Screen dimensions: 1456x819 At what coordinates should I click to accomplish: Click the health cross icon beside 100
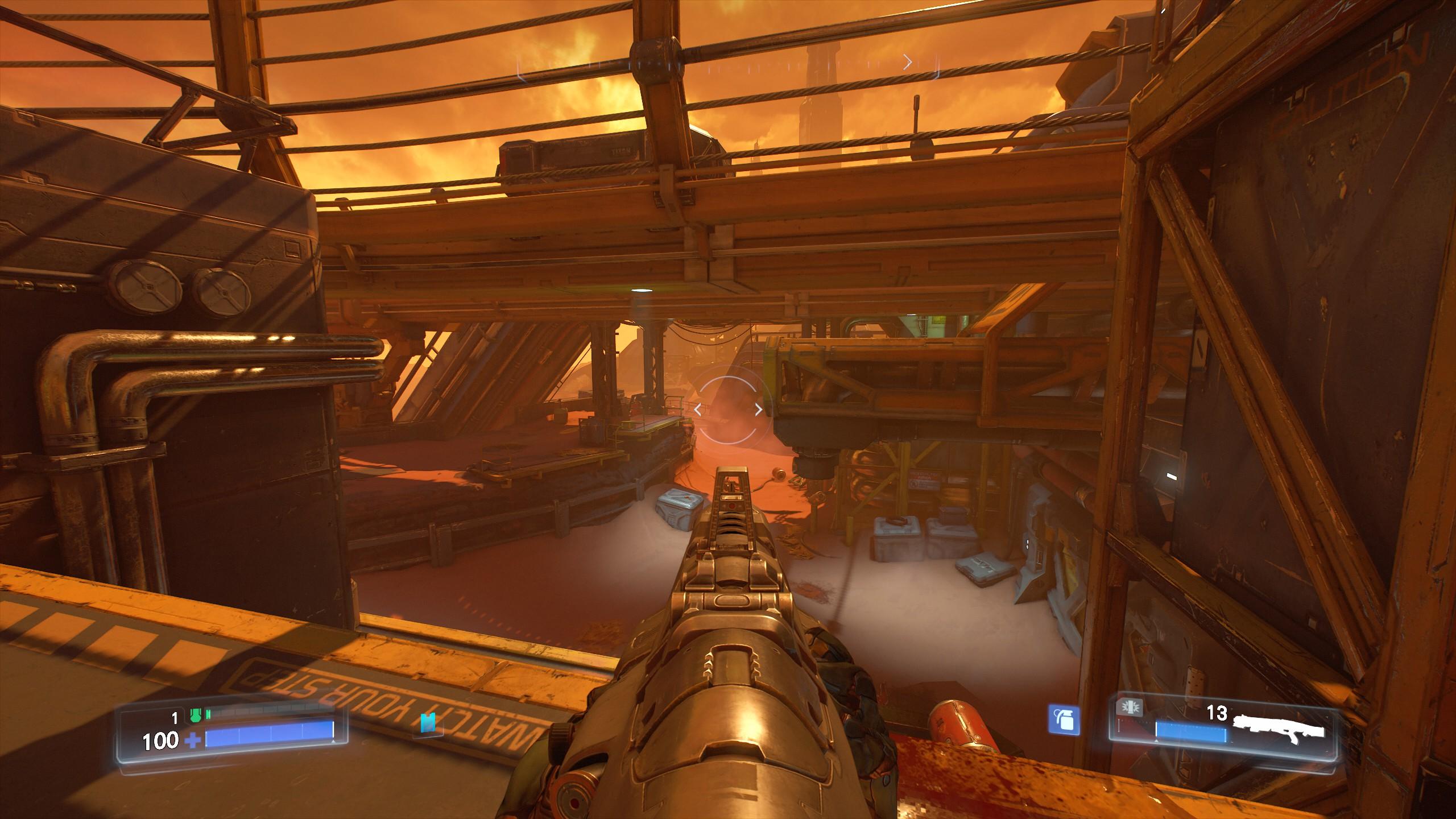[x=193, y=742]
